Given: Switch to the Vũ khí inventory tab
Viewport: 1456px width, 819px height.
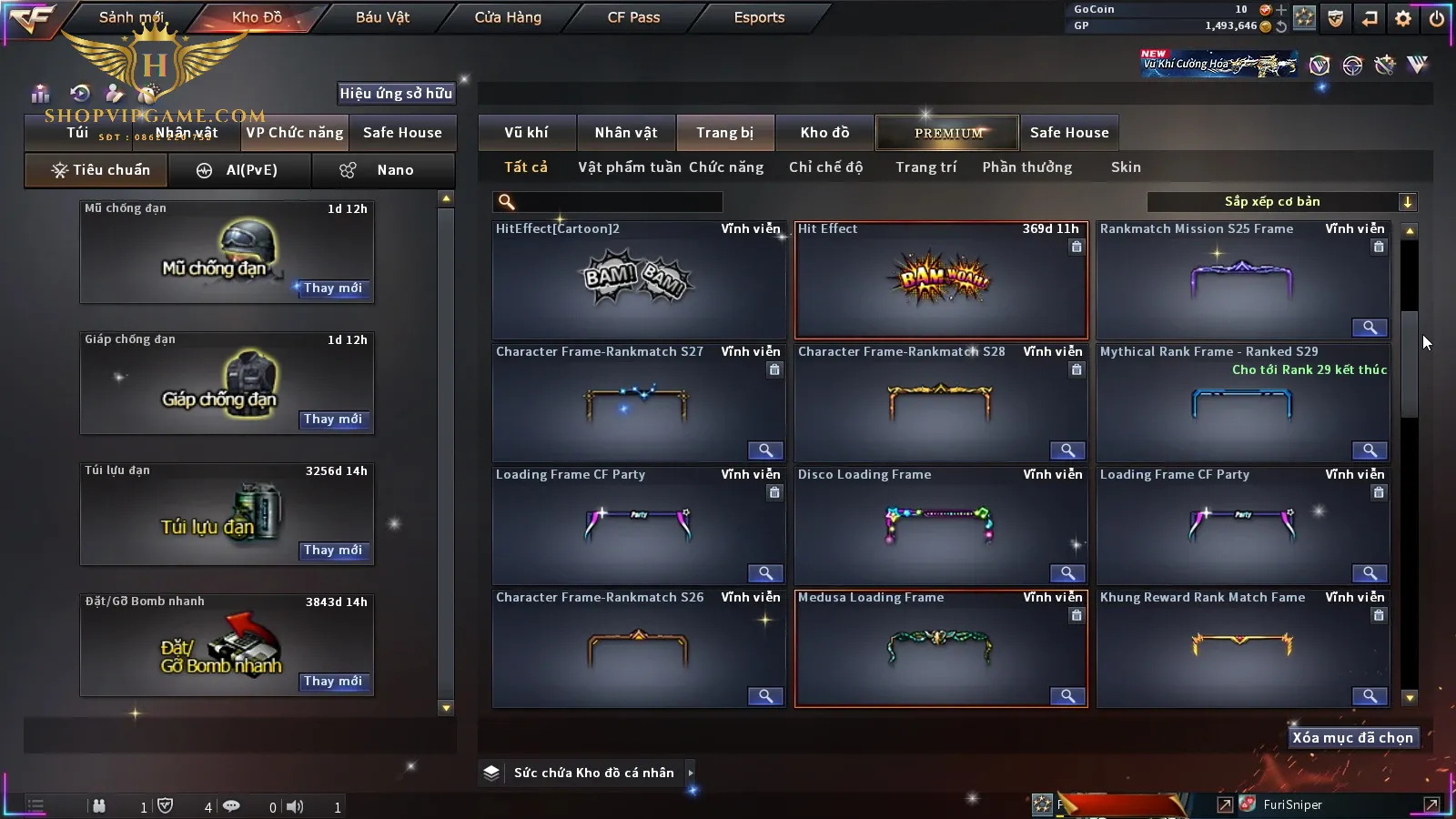Looking at the screenshot, I should (x=526, y=133).
